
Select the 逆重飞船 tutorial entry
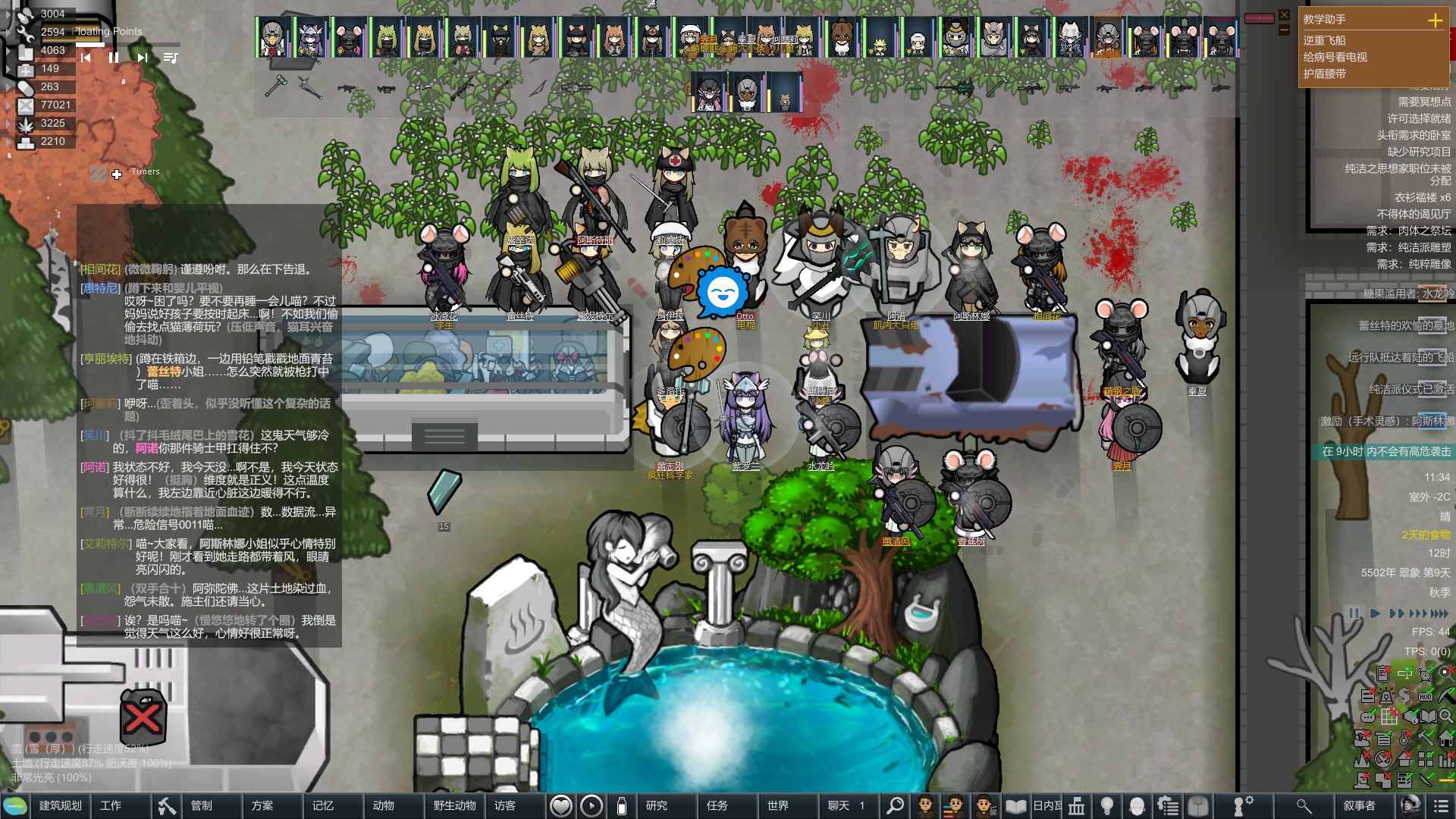[1325, 40]
